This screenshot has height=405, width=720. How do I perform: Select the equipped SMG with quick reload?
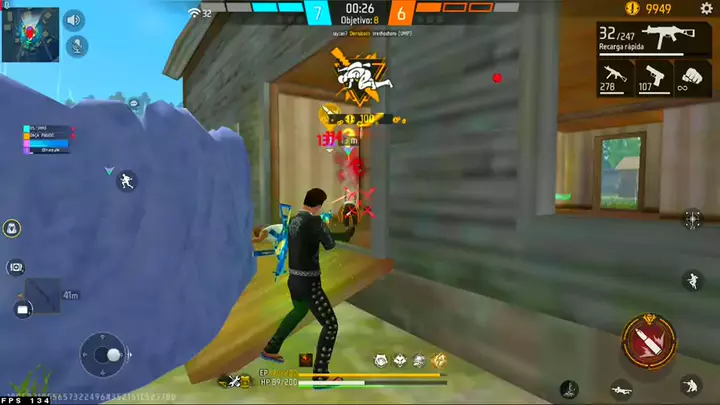pos(661,40)
